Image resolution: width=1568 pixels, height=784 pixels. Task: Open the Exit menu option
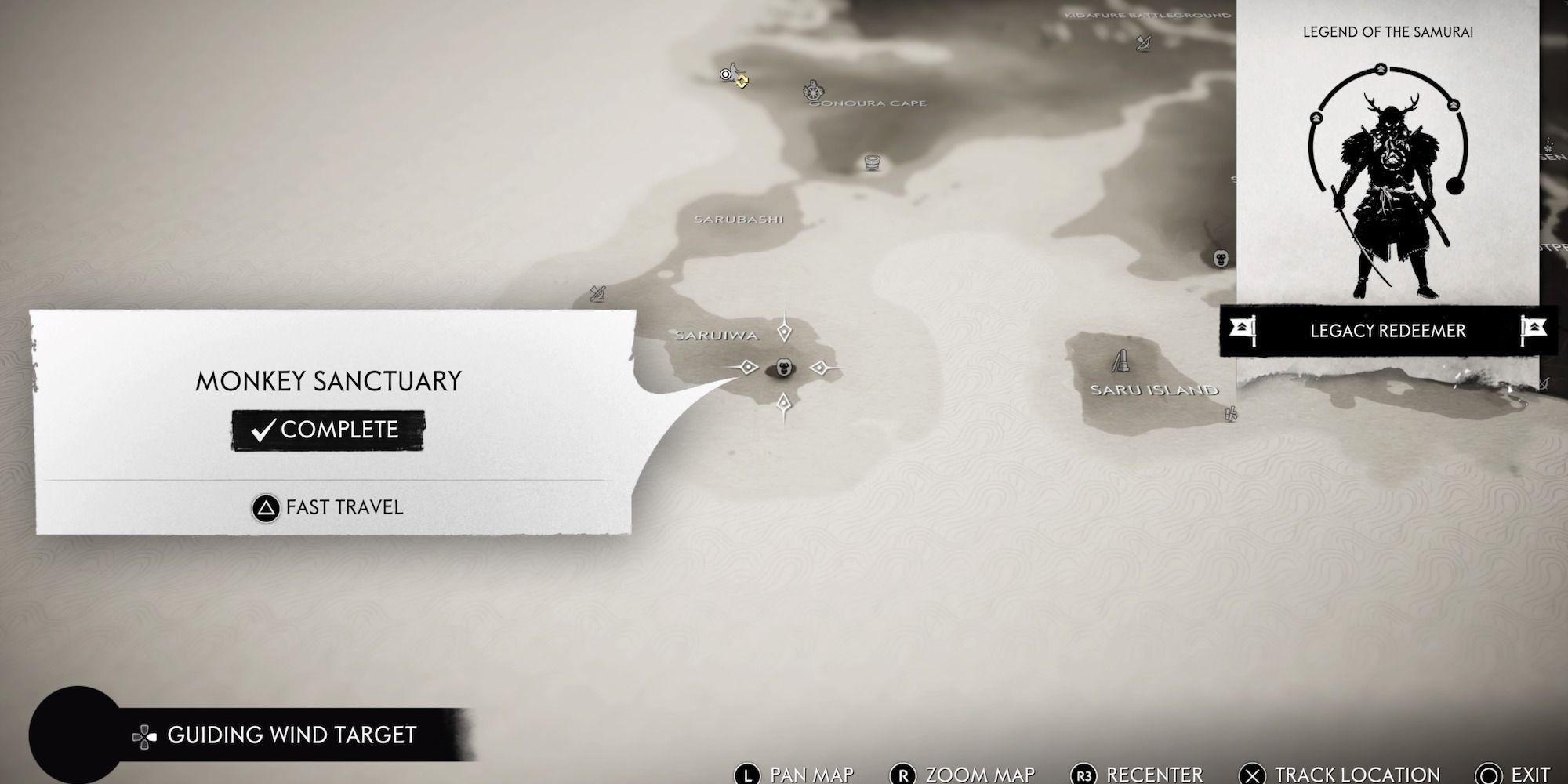coord(1517,771)
